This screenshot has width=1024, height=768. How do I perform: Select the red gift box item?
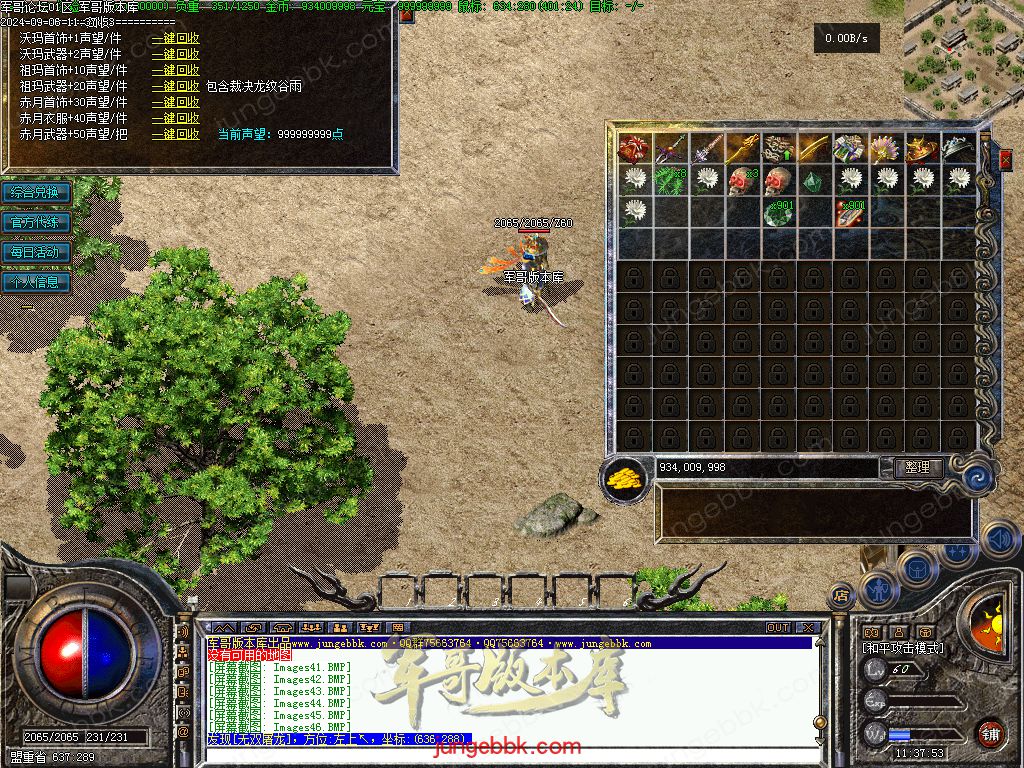pos(635,149)
